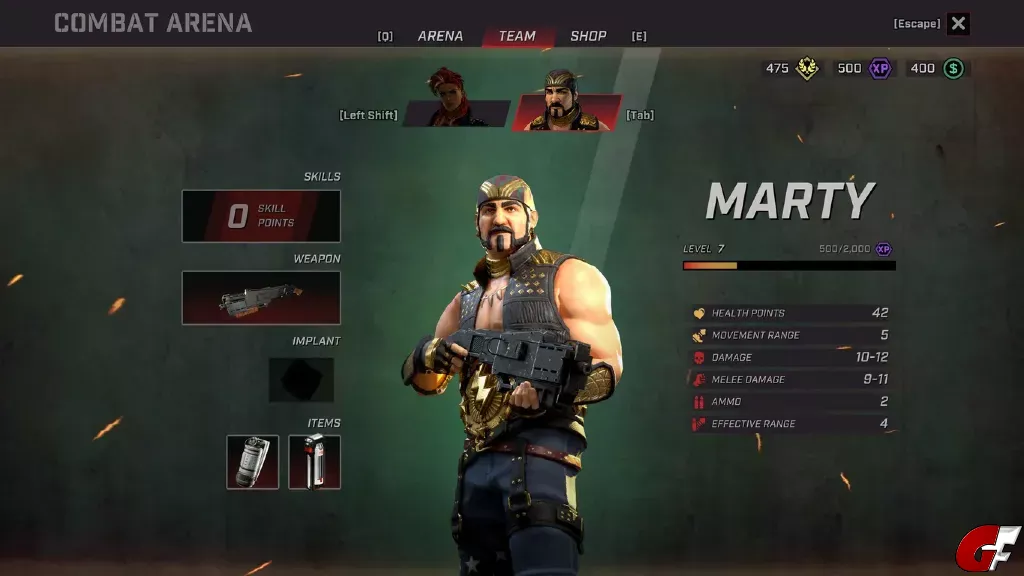Open the Team tab
Viewport: 1024px width, 576px height.
click(x=517, y=36)
